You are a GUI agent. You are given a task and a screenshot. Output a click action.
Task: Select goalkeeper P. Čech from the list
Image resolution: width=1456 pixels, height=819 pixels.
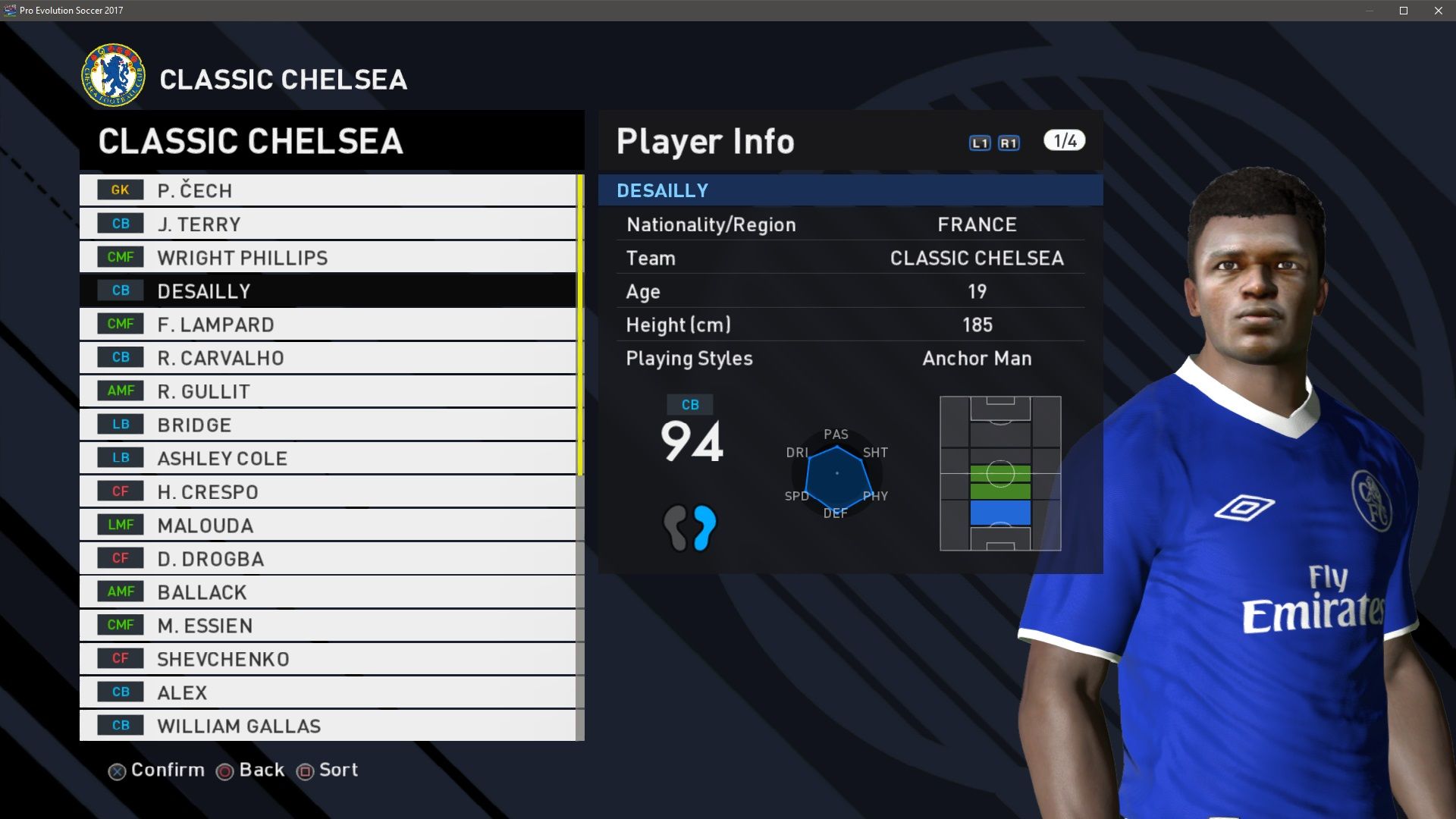tap(328, 190)
